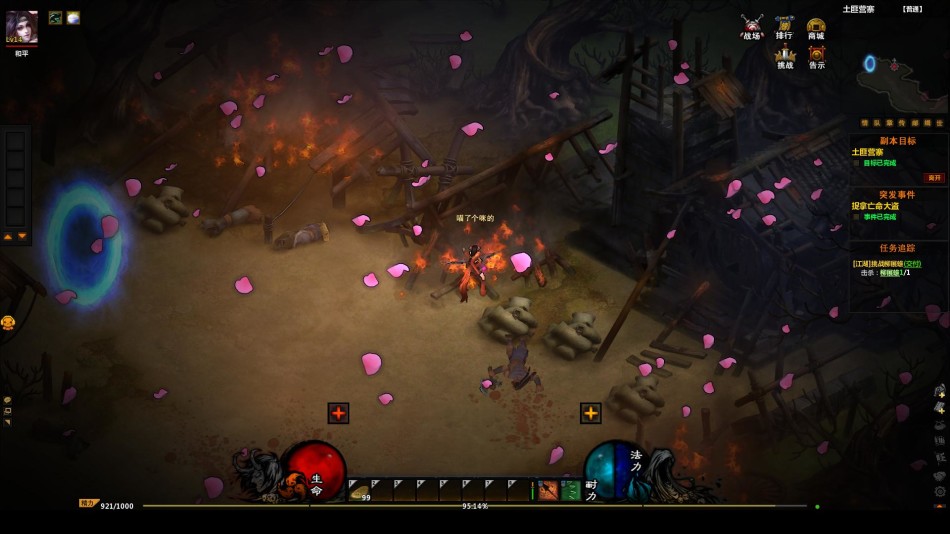Open the 战场 battlefield menu
950x534 pixels.
point(752,27)
